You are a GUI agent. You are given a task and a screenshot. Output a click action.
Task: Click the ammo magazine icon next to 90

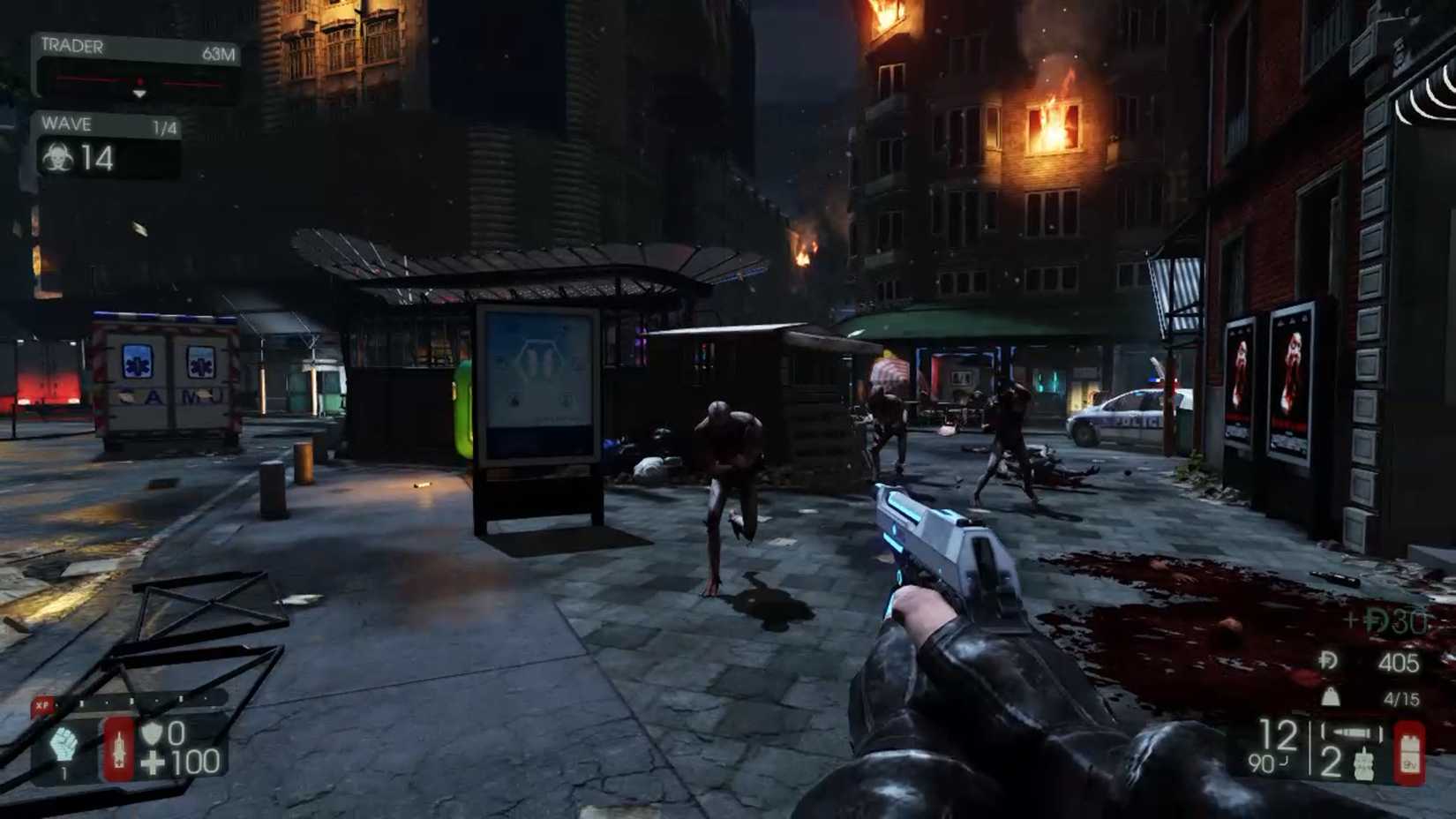click(1353, 731)
